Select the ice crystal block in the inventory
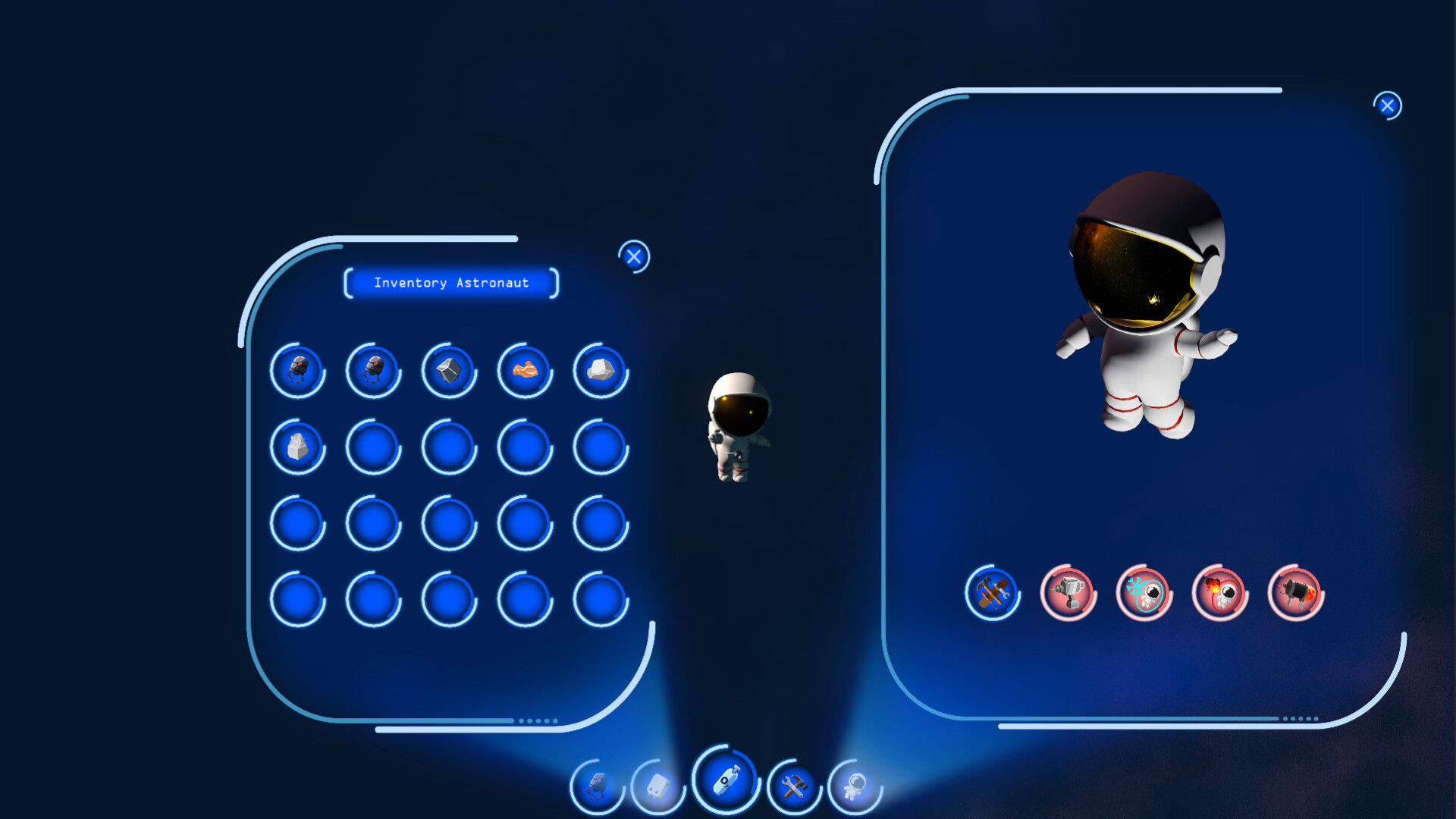The width and height of the screenshot is (1456, 819). click(297, 447)
